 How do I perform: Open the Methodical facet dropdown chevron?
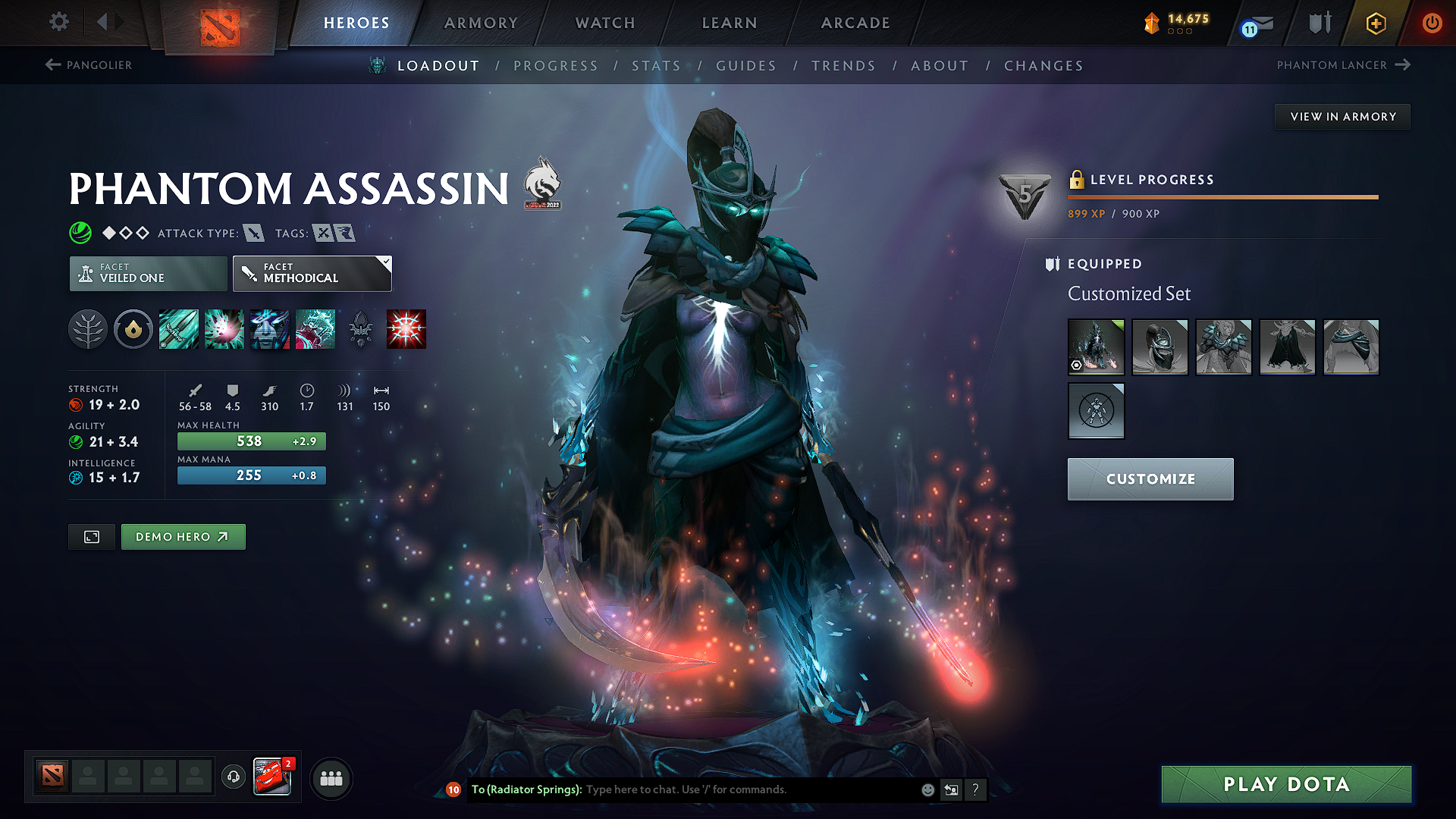pos(387,262)
